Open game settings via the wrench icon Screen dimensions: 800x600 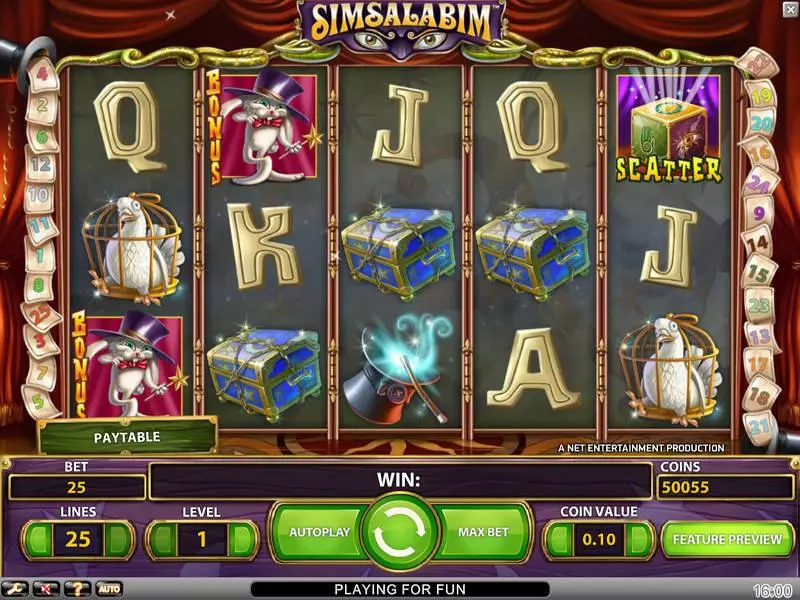click(x=15, y=589)
